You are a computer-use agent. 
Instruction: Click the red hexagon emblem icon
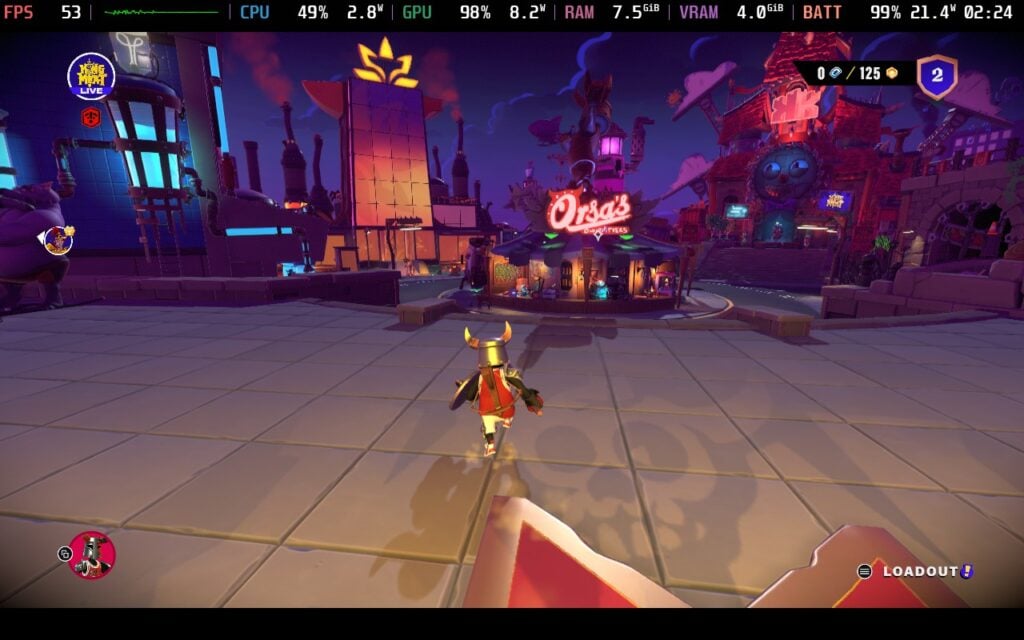click(90, 117)
